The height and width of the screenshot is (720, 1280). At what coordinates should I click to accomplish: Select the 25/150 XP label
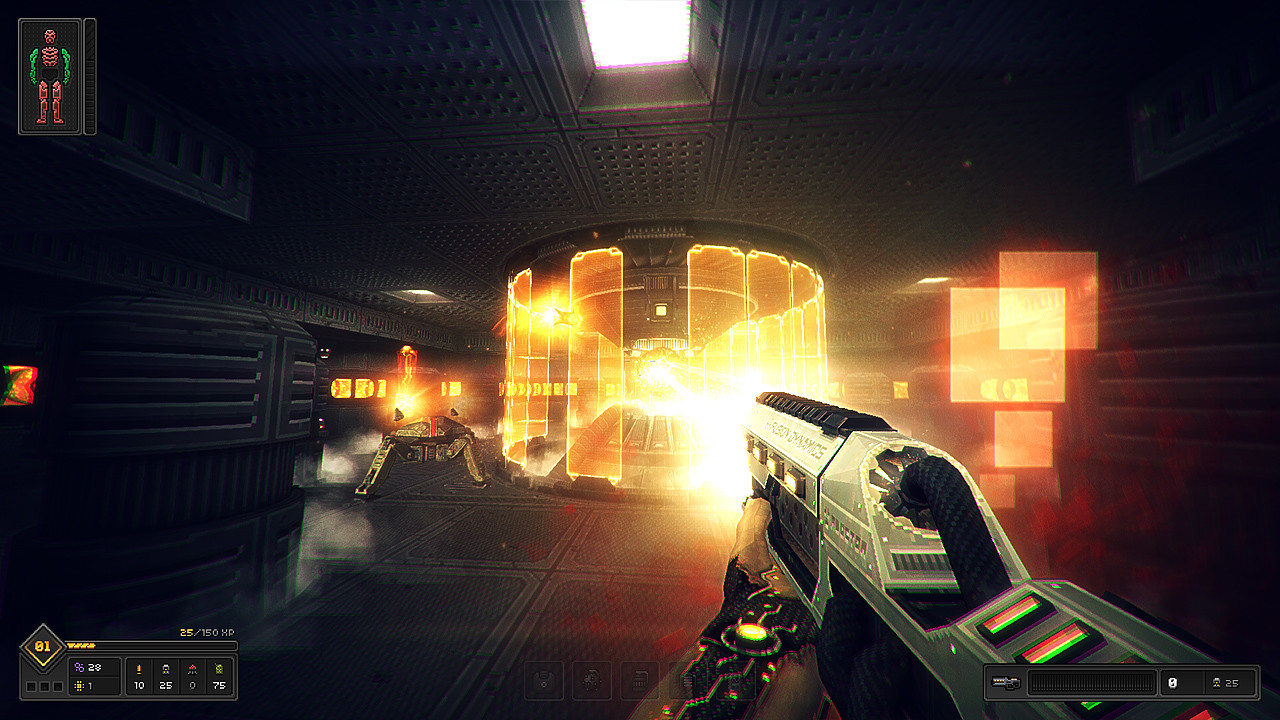click(206, 633)
